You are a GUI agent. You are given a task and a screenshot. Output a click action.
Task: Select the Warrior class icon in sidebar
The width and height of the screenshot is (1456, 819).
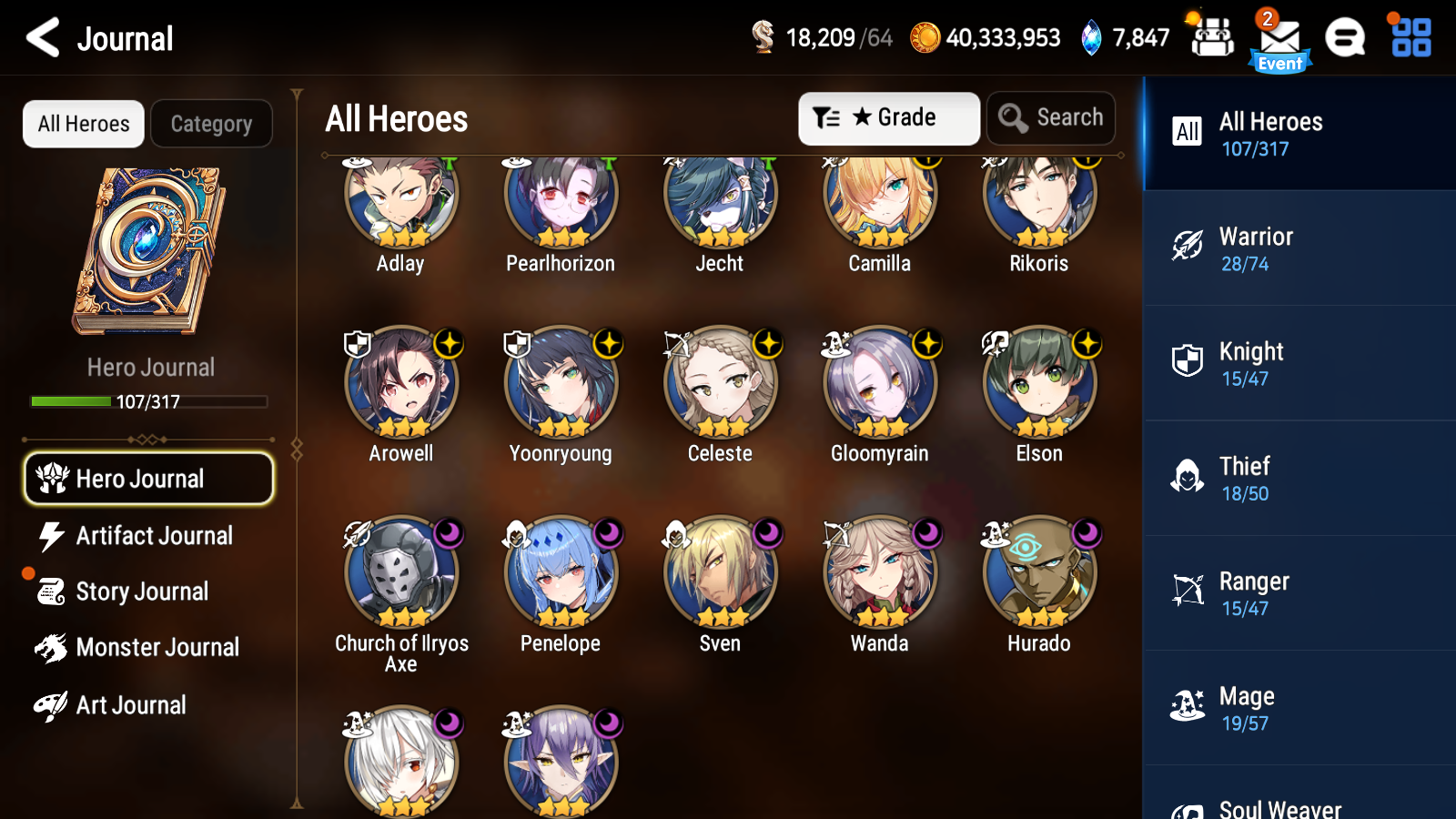pos(1188,247)
